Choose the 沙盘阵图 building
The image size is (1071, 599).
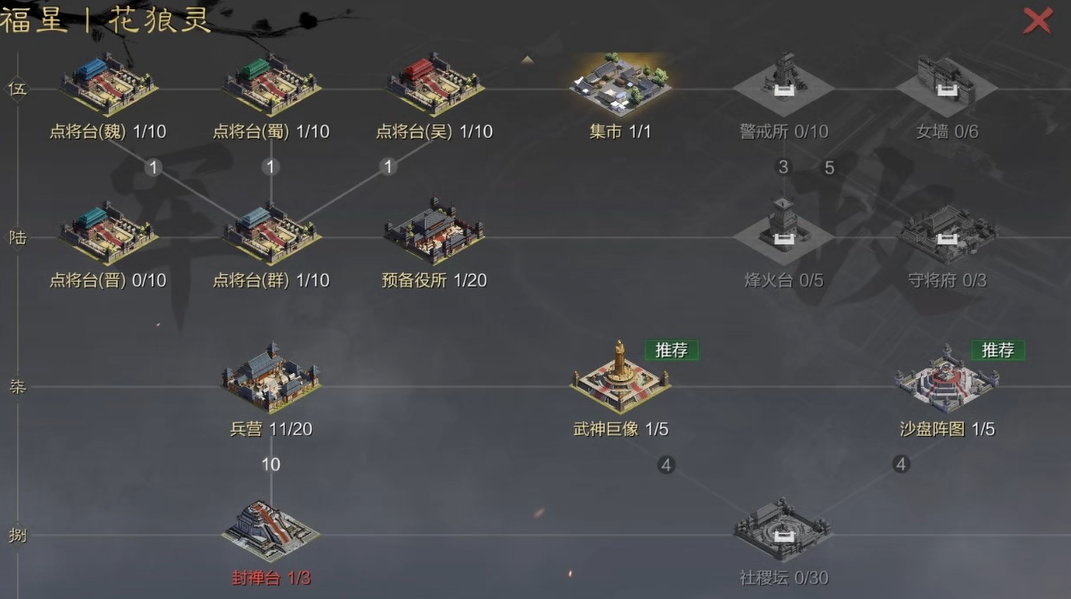point(946,380)
